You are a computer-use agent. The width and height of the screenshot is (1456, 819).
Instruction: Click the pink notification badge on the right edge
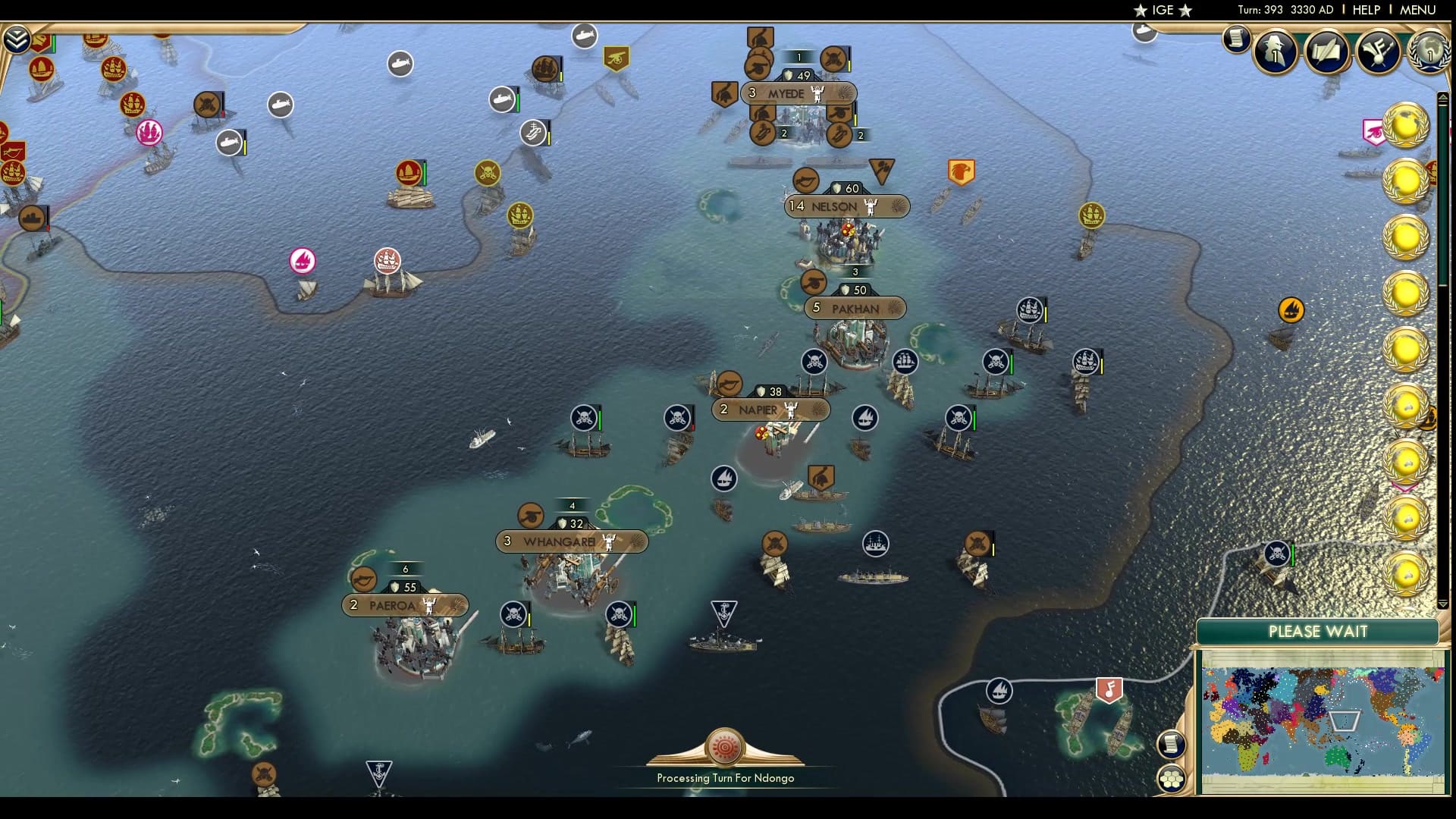point(1373,132)
